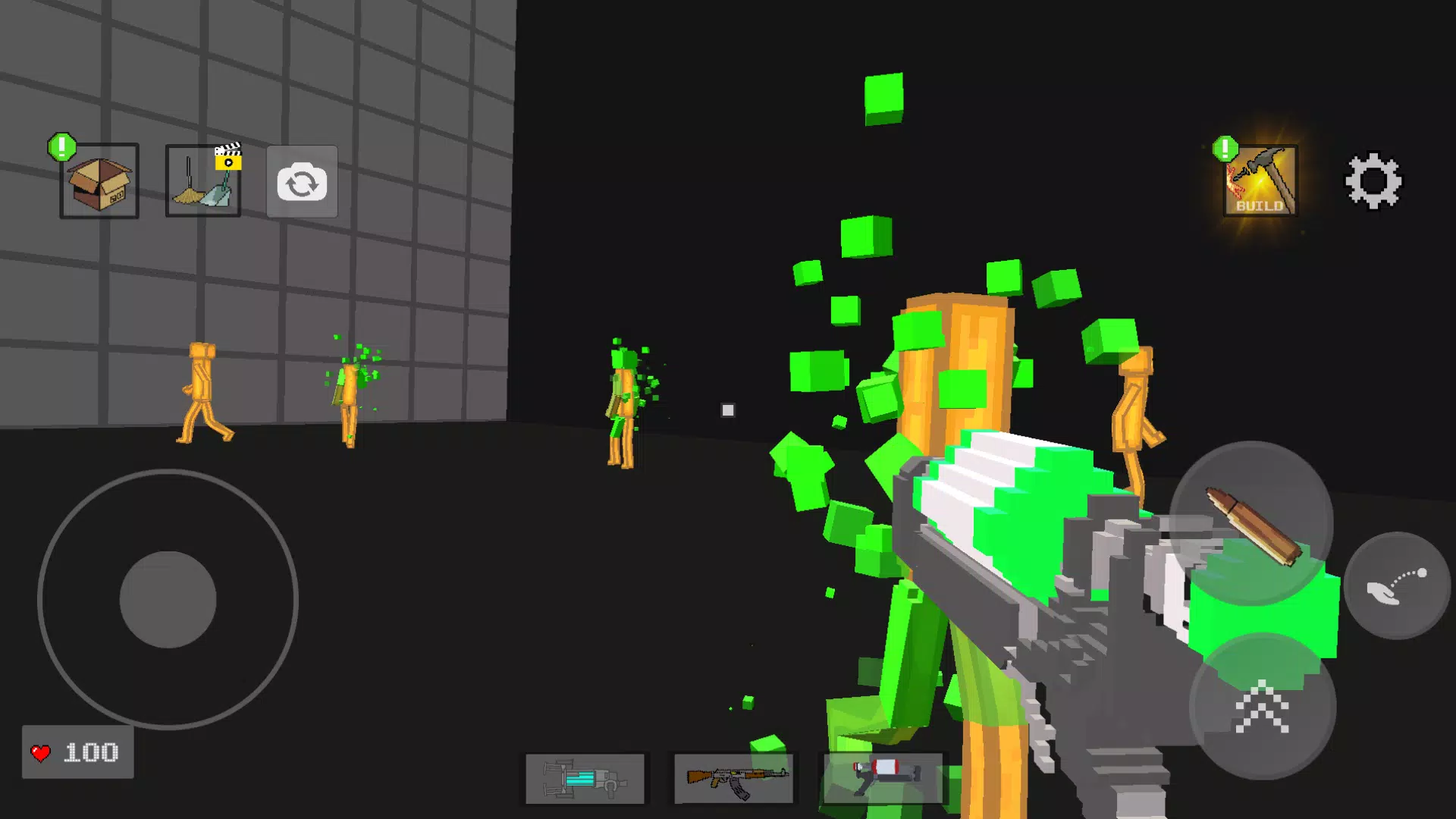This screenshot has height=819, width=1456.
Task: Tap the green exclamation badge above the BUILD icon
Action: [1224, 149]
